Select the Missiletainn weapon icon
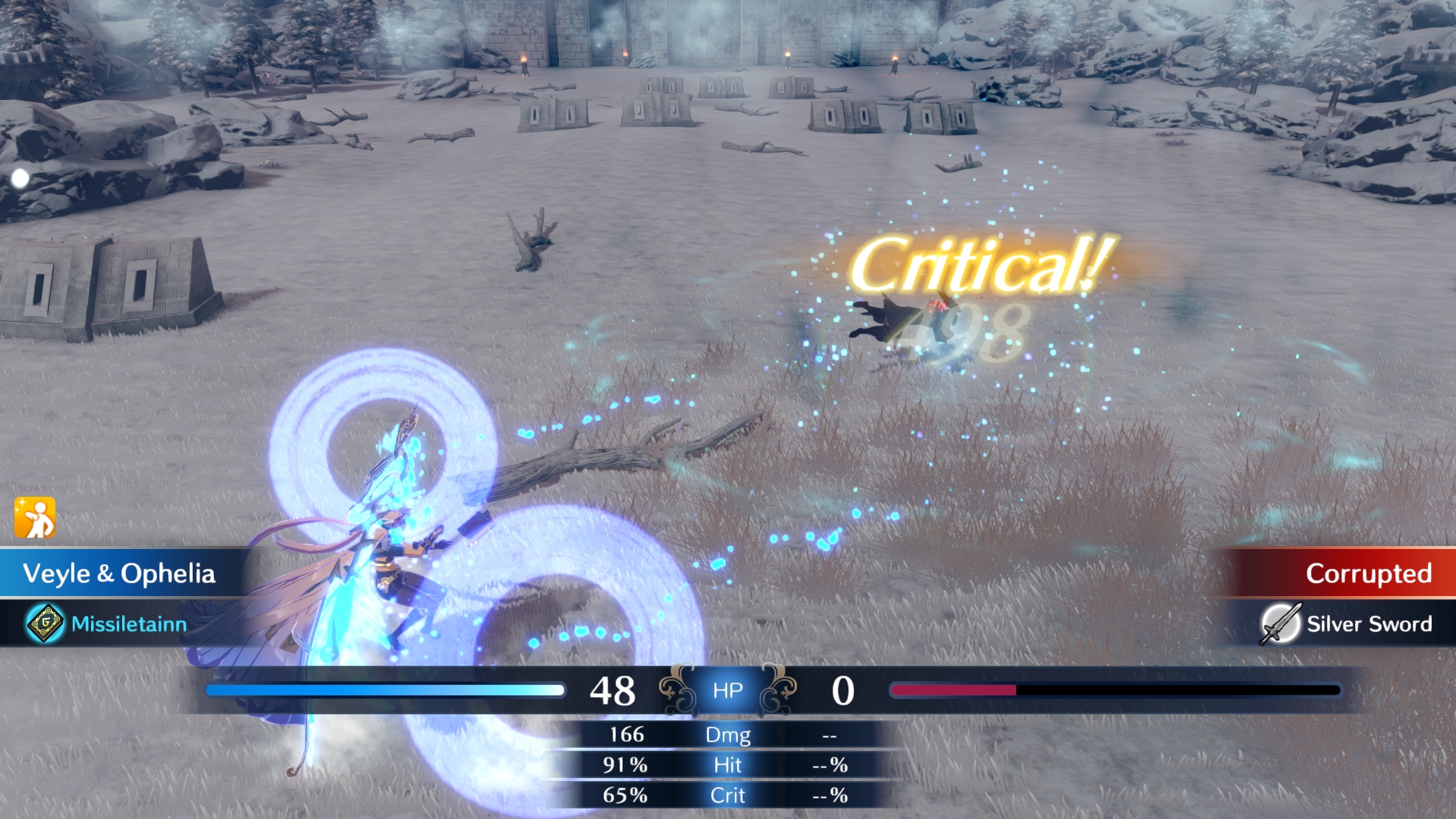This screenshot has height=819, width=1456. (x=45, y=623)
